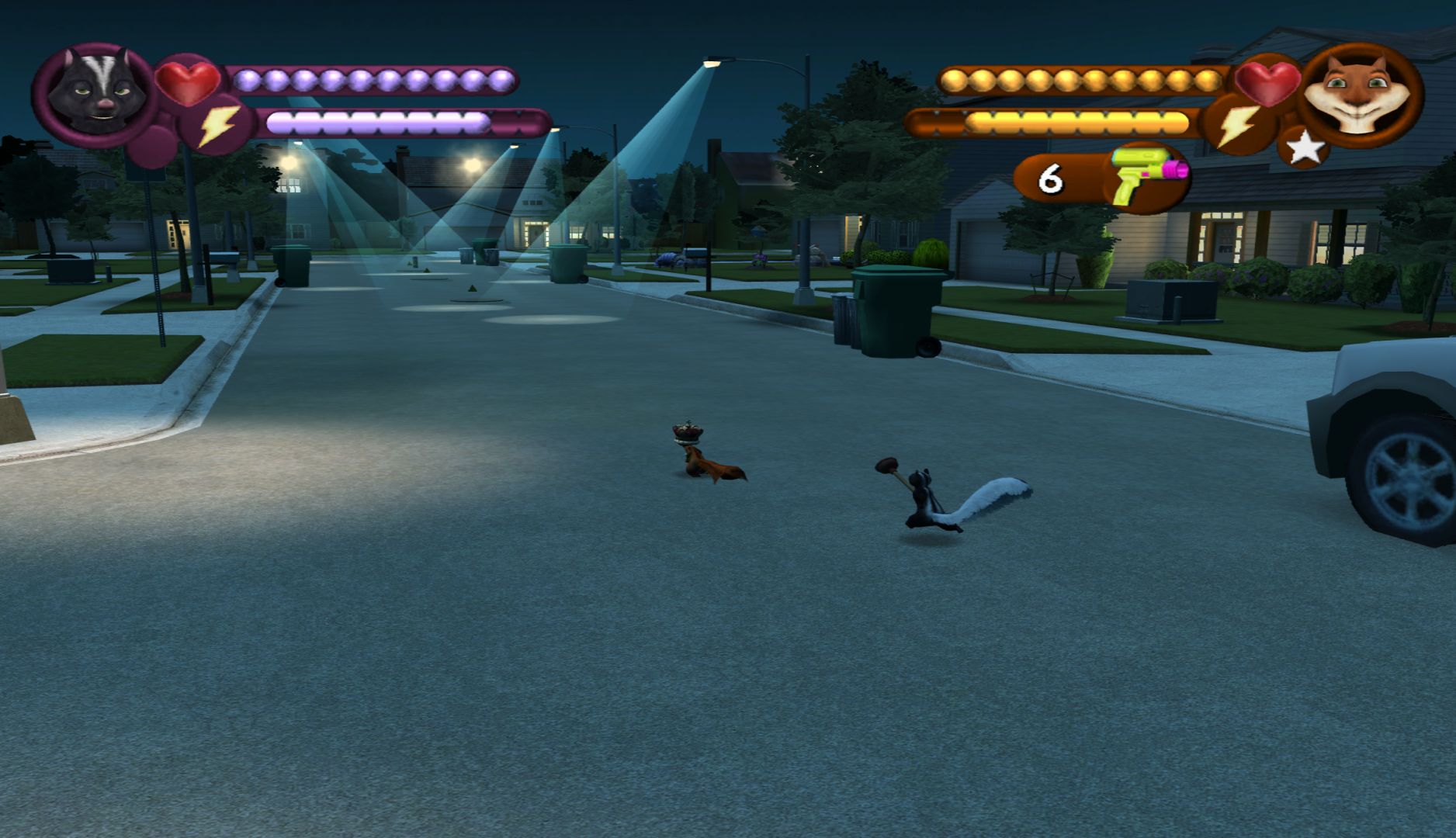The height and width of the screenshot is (838, 1456).
Task: Activate the squirrel player's lightning bolt icon
Action: click(1238, 124)
